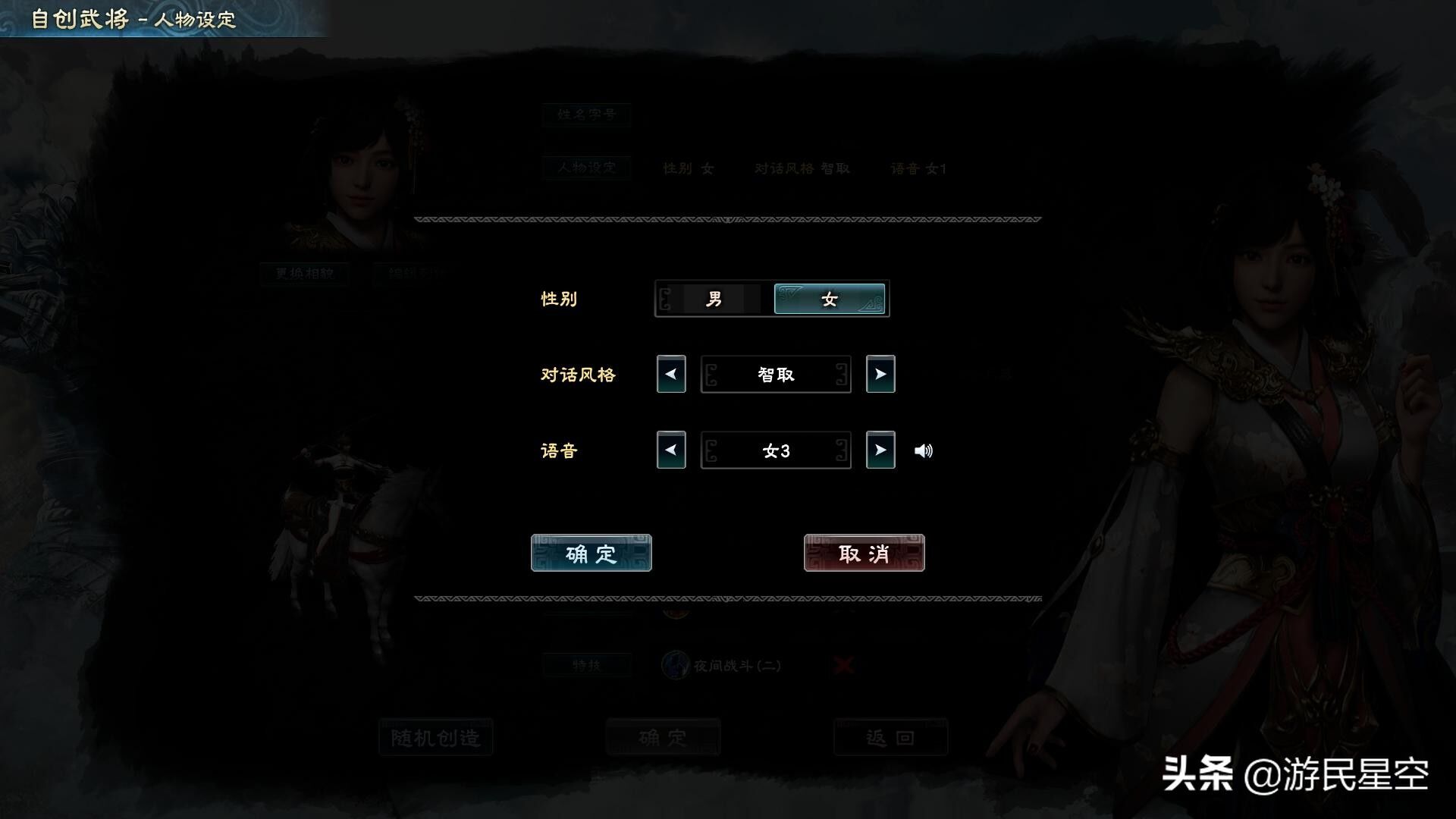This screenshot has height=819, width=1456.
Task: Click the next arrow for 语音 voice
Action: [x=880, y=450]
